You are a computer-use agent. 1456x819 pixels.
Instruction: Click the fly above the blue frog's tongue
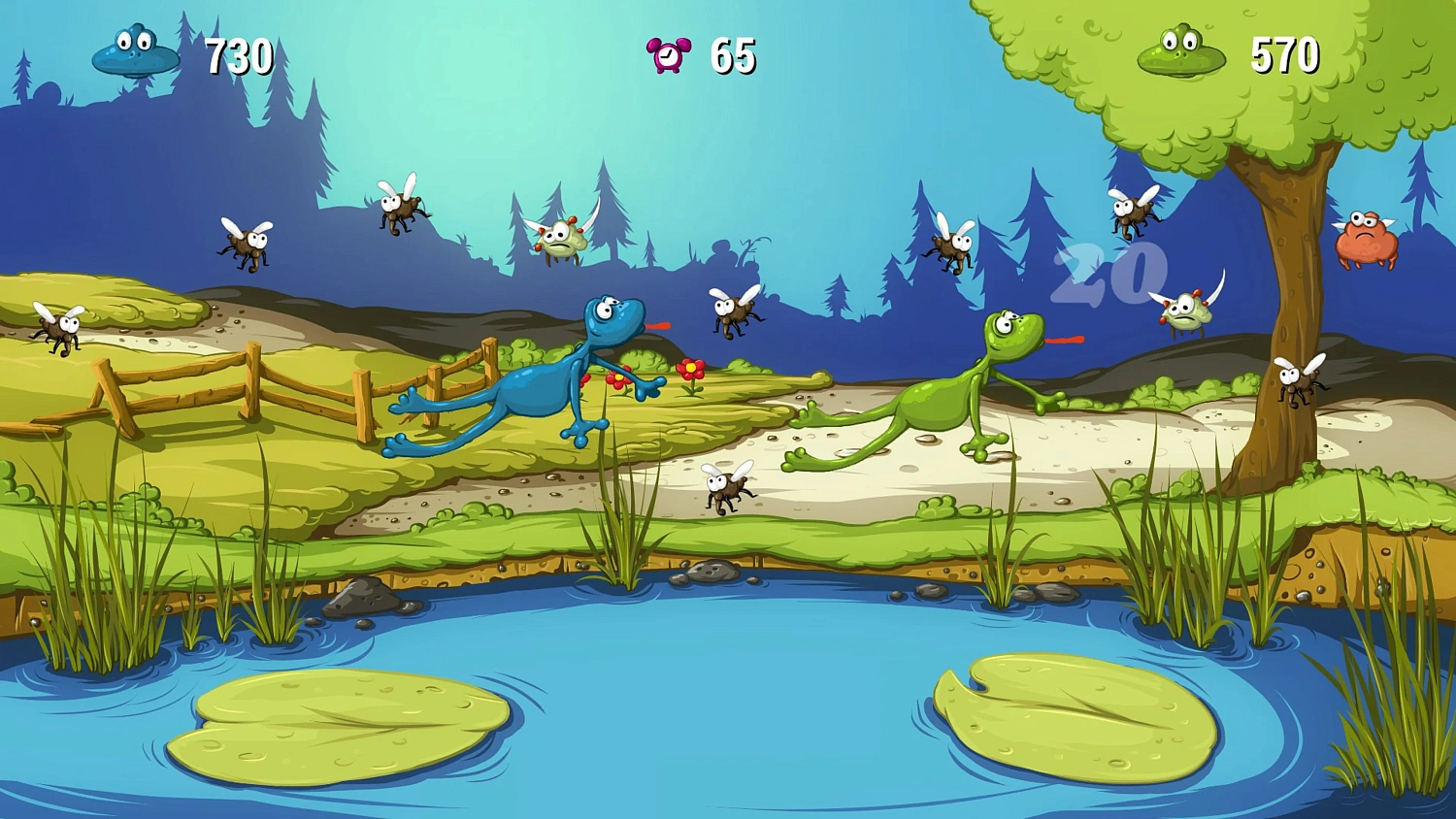735,309
